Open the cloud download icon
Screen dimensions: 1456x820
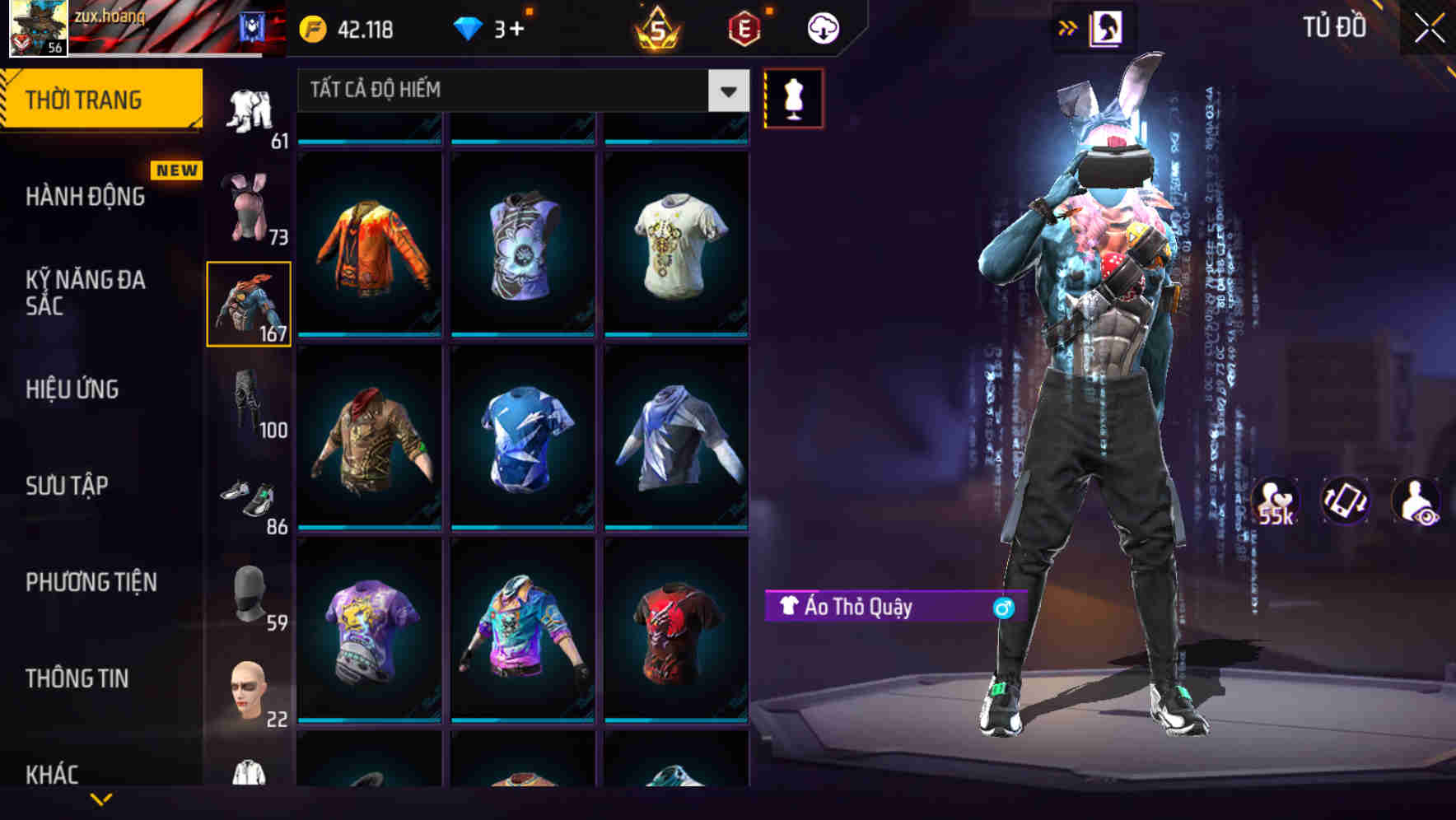(x=821, y=27)
